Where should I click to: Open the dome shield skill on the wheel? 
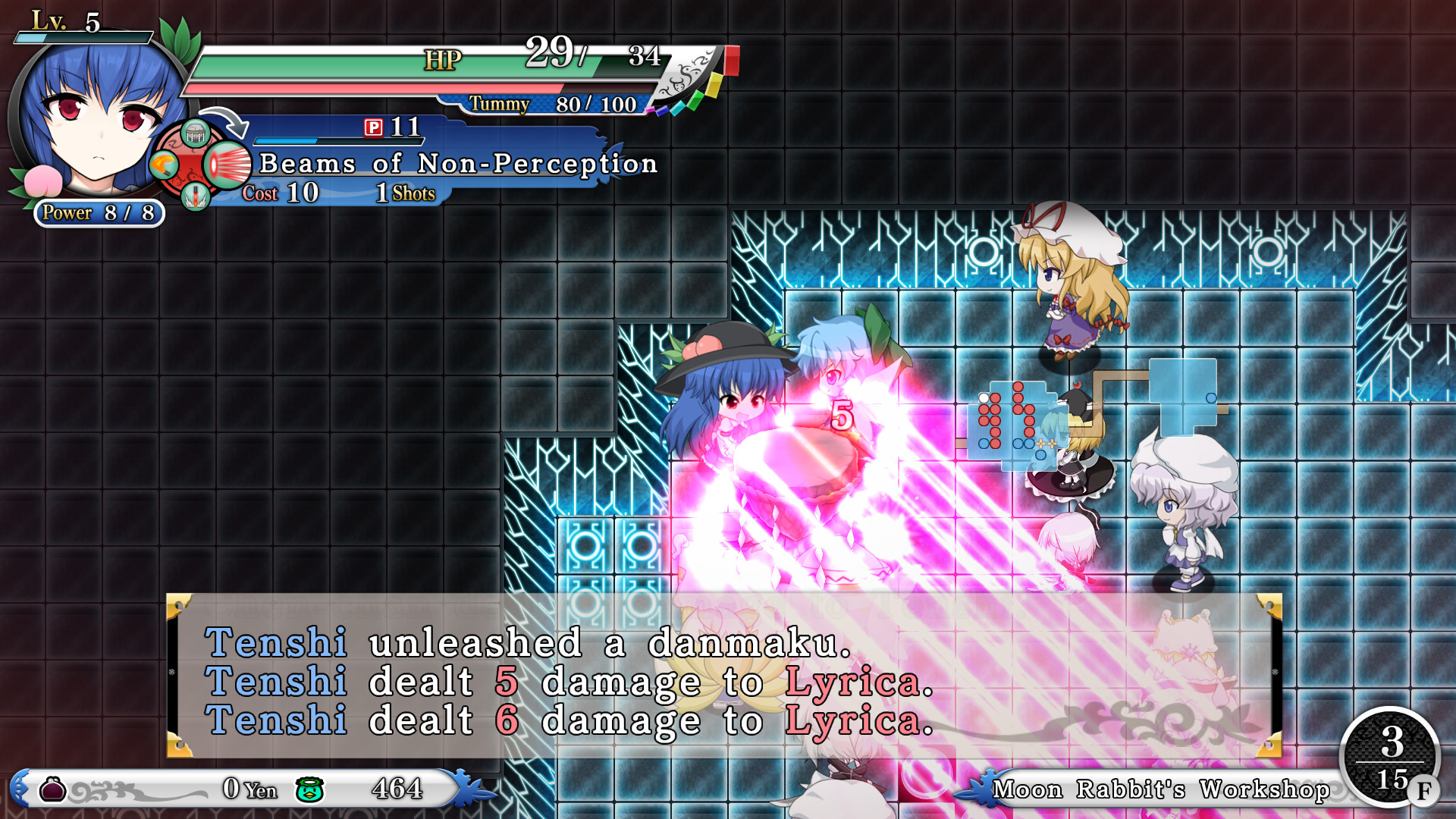195,133
